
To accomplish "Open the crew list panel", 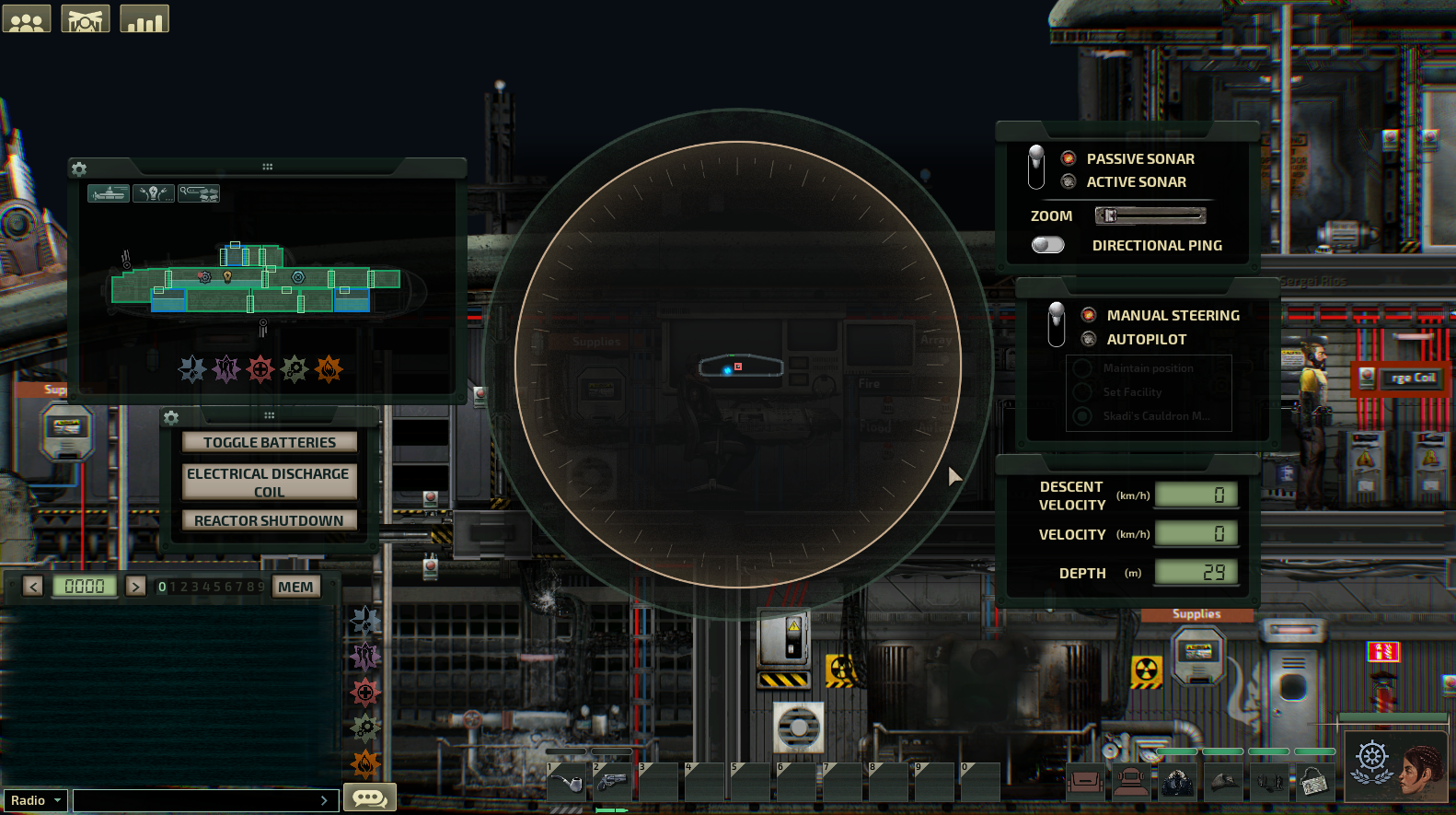I will click(x=27, y=19).
